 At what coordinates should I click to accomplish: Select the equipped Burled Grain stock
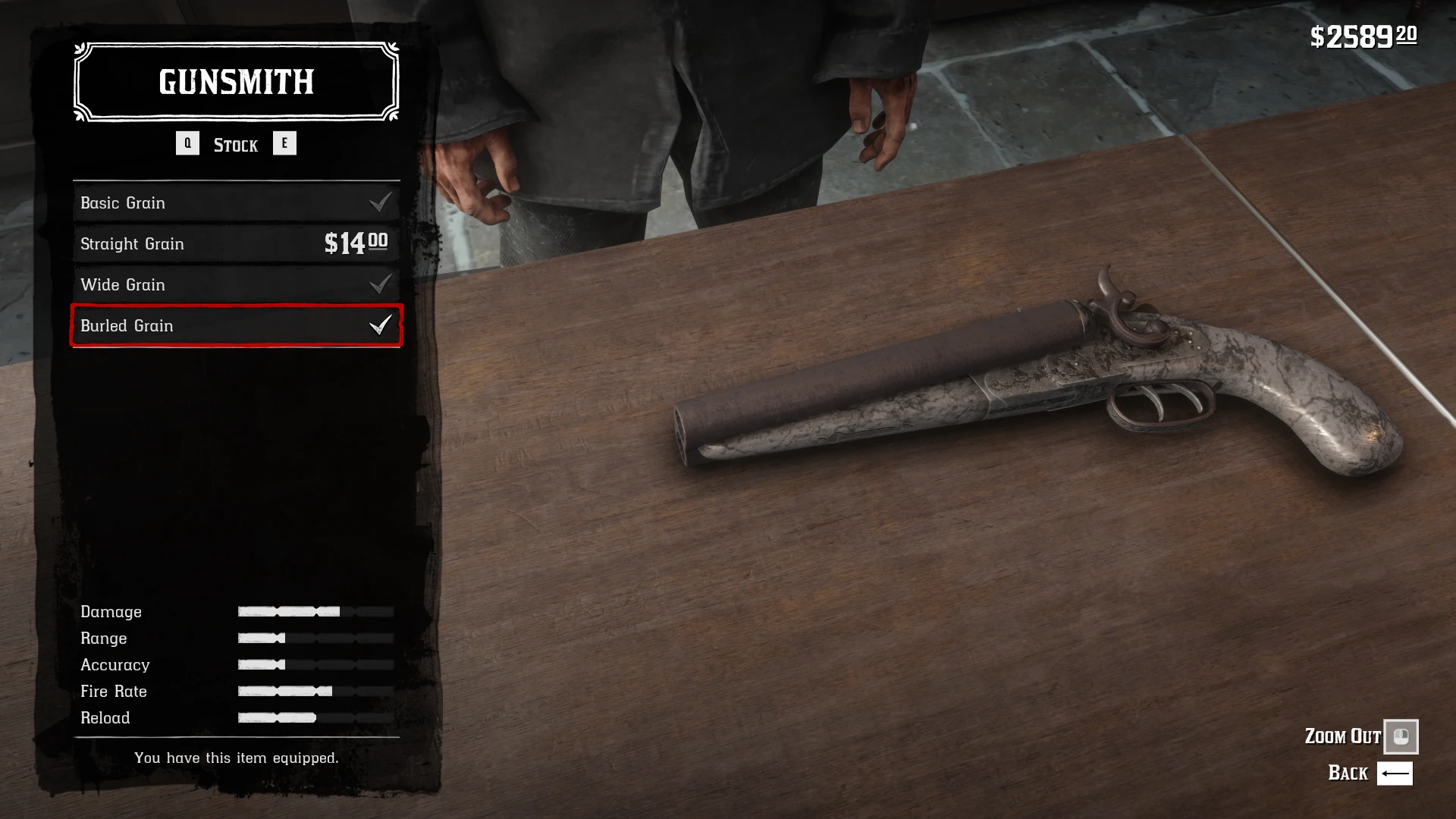pyautogui.click(x=236, y=325)
